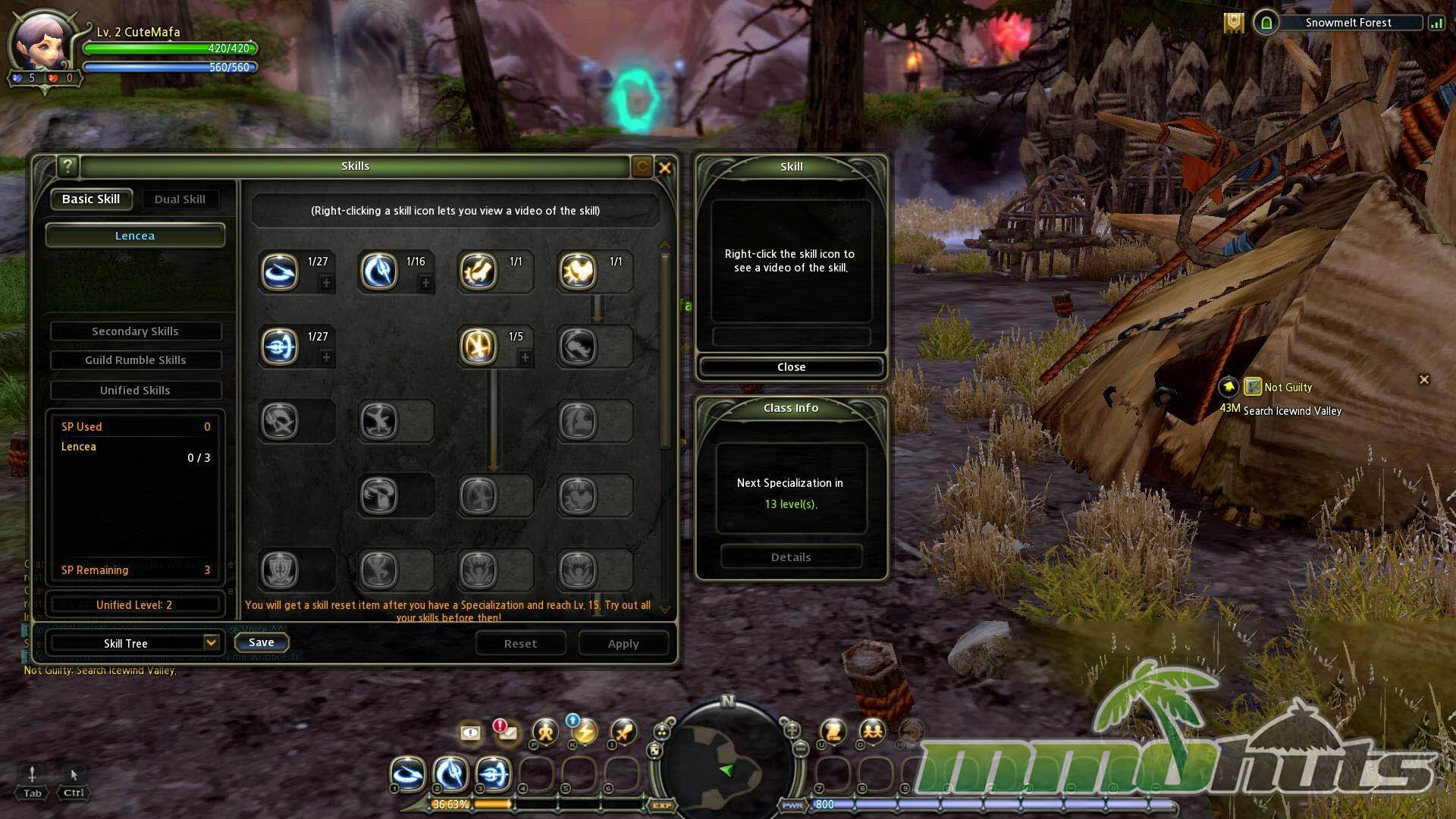The image size is (1456, 819).
Task: Select the 1/16 spear skill icon
Action: tap(378, 271)
